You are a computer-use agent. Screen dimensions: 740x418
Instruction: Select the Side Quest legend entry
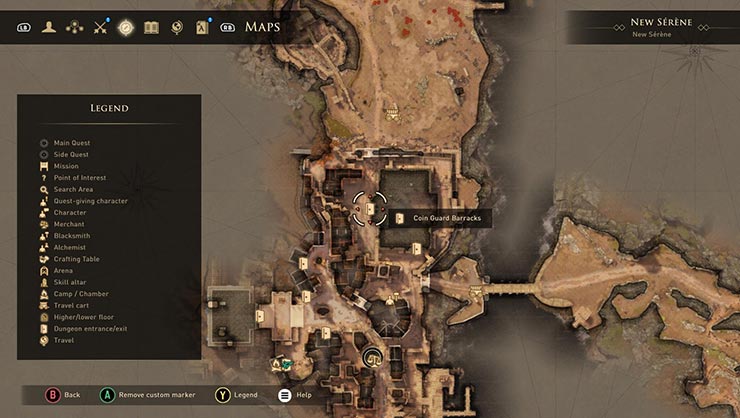[71, 155]
